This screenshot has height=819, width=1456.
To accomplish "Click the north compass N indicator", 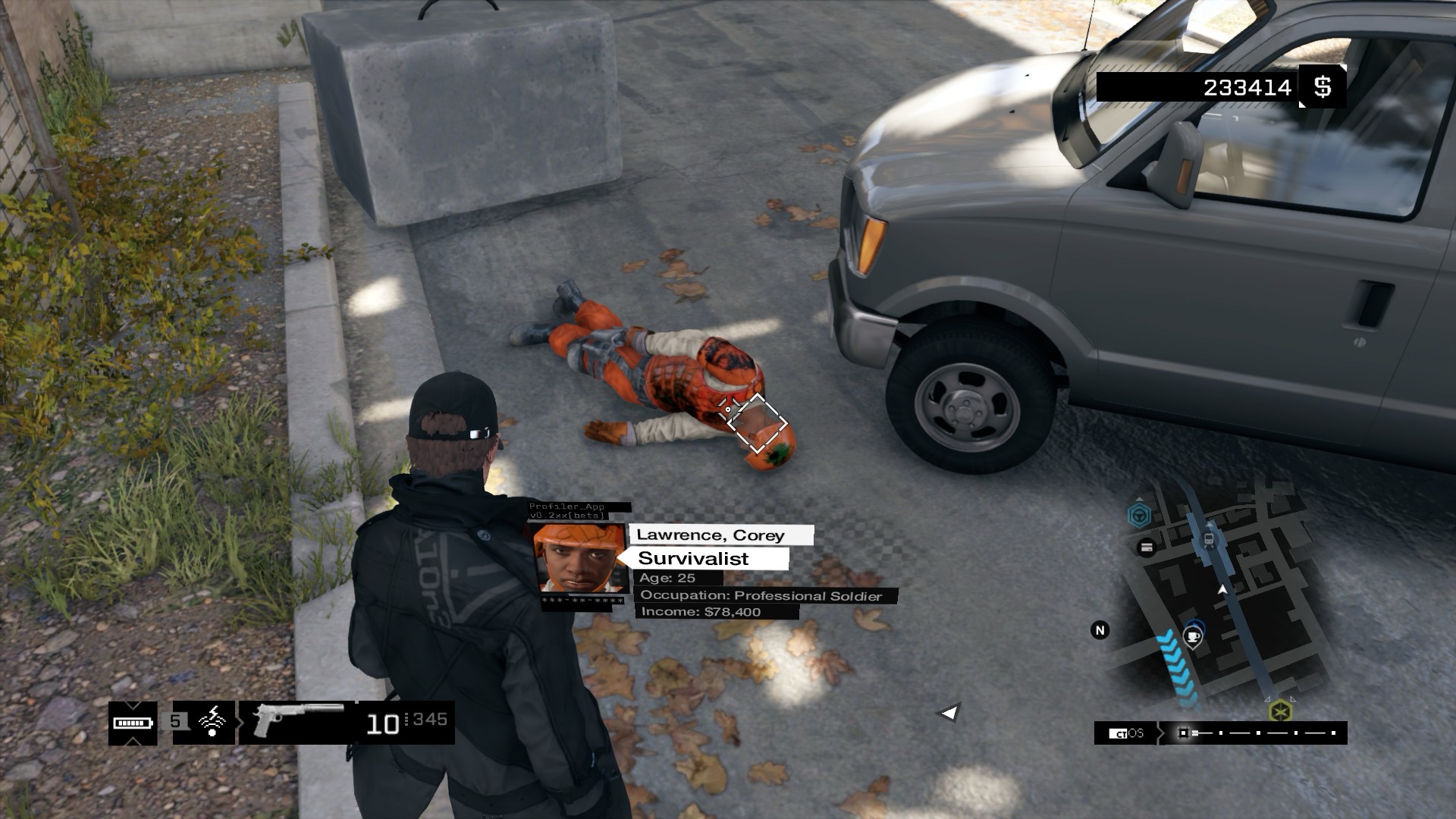I will tap(1100, 630).
